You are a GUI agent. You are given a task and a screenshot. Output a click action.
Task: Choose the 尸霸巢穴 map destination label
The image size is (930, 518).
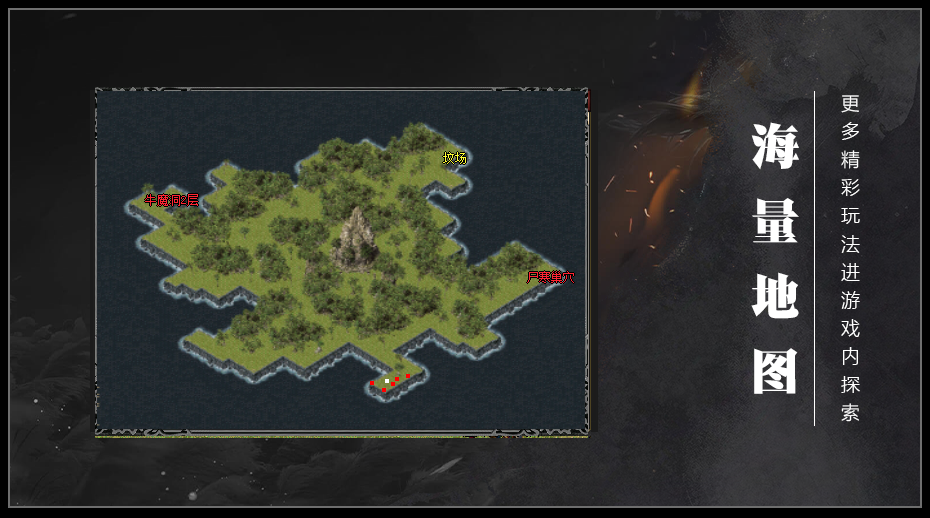pos(551,277)
